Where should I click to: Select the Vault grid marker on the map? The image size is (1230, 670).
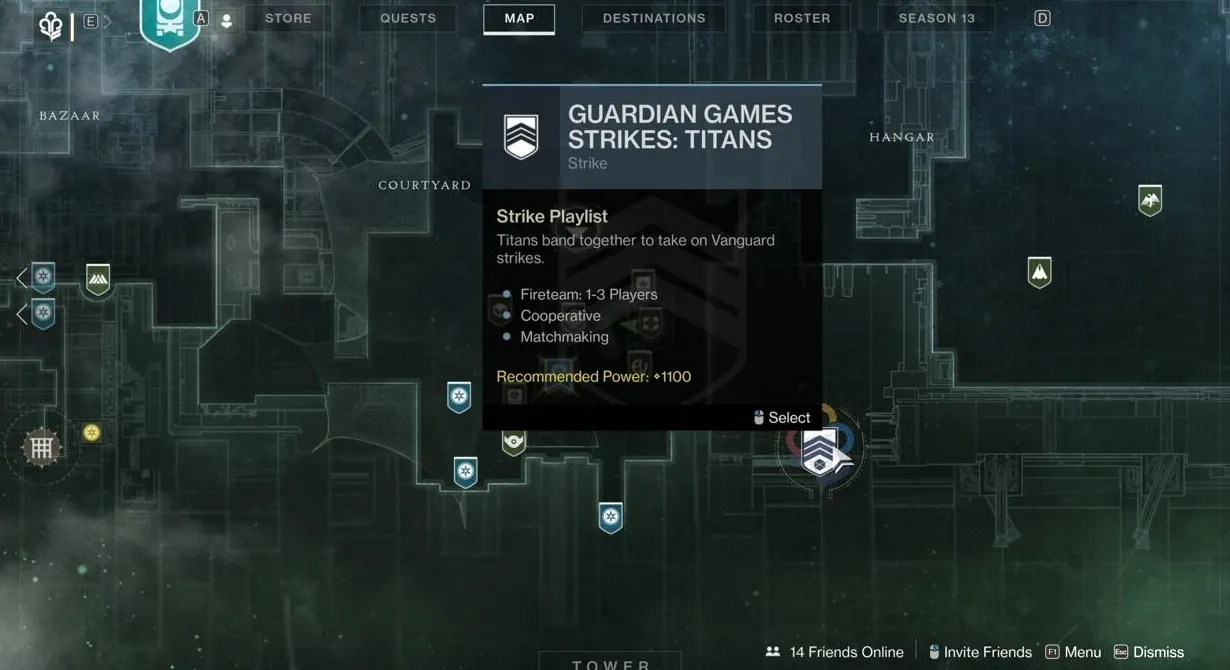(41, 447)
